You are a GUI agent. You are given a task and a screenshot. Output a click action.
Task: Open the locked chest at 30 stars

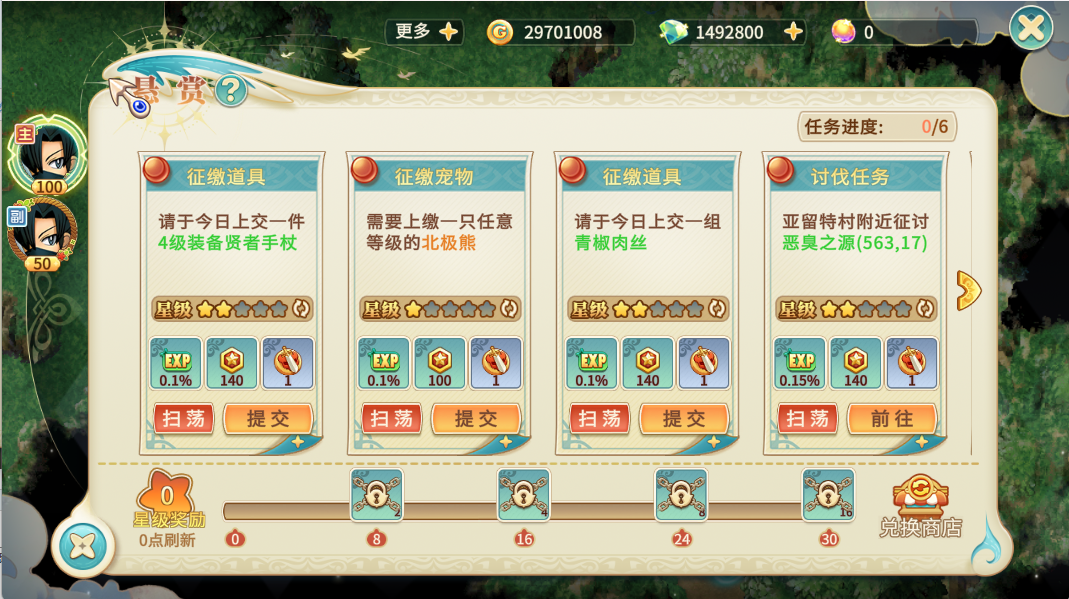828,495
